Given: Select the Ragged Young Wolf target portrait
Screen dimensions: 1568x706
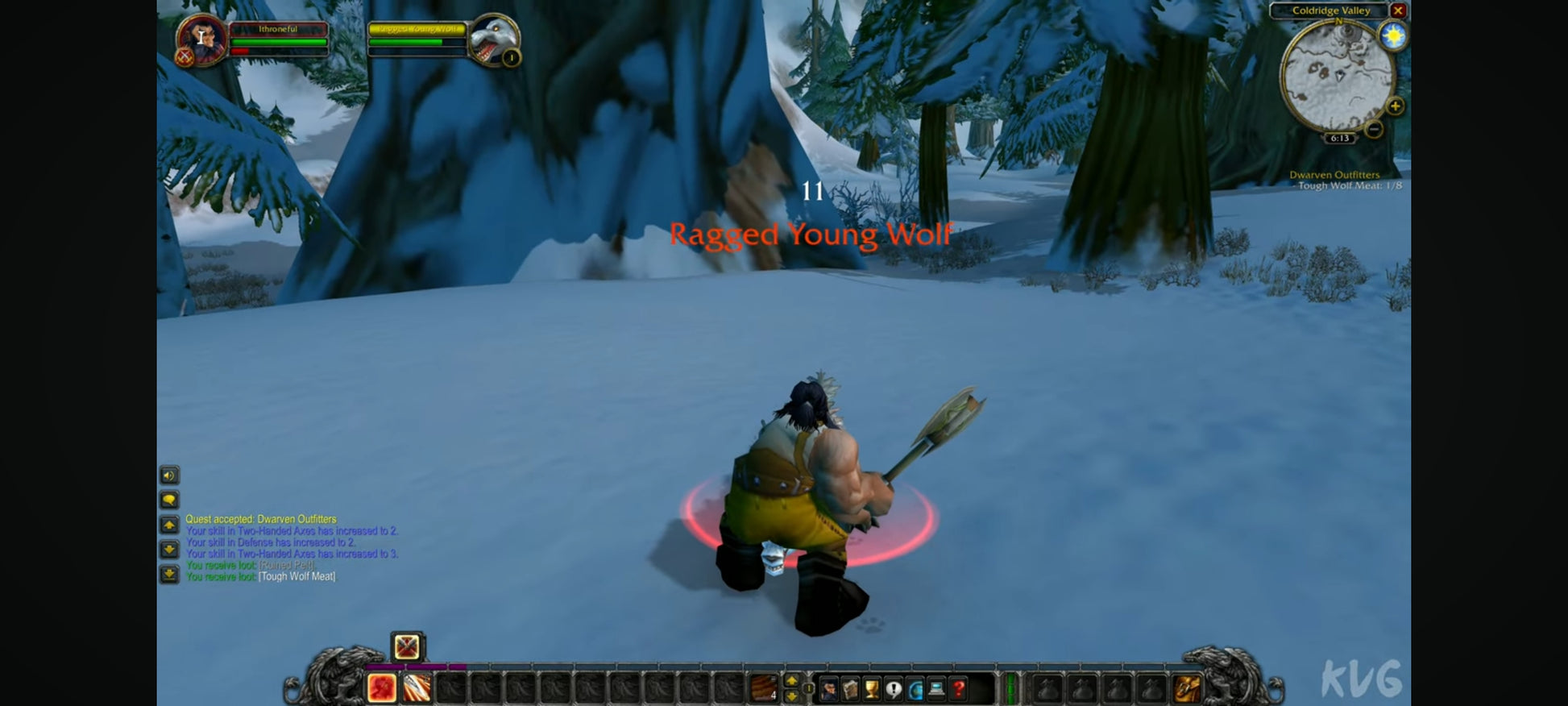Looking at the screenshot, I should click(493, 39).
